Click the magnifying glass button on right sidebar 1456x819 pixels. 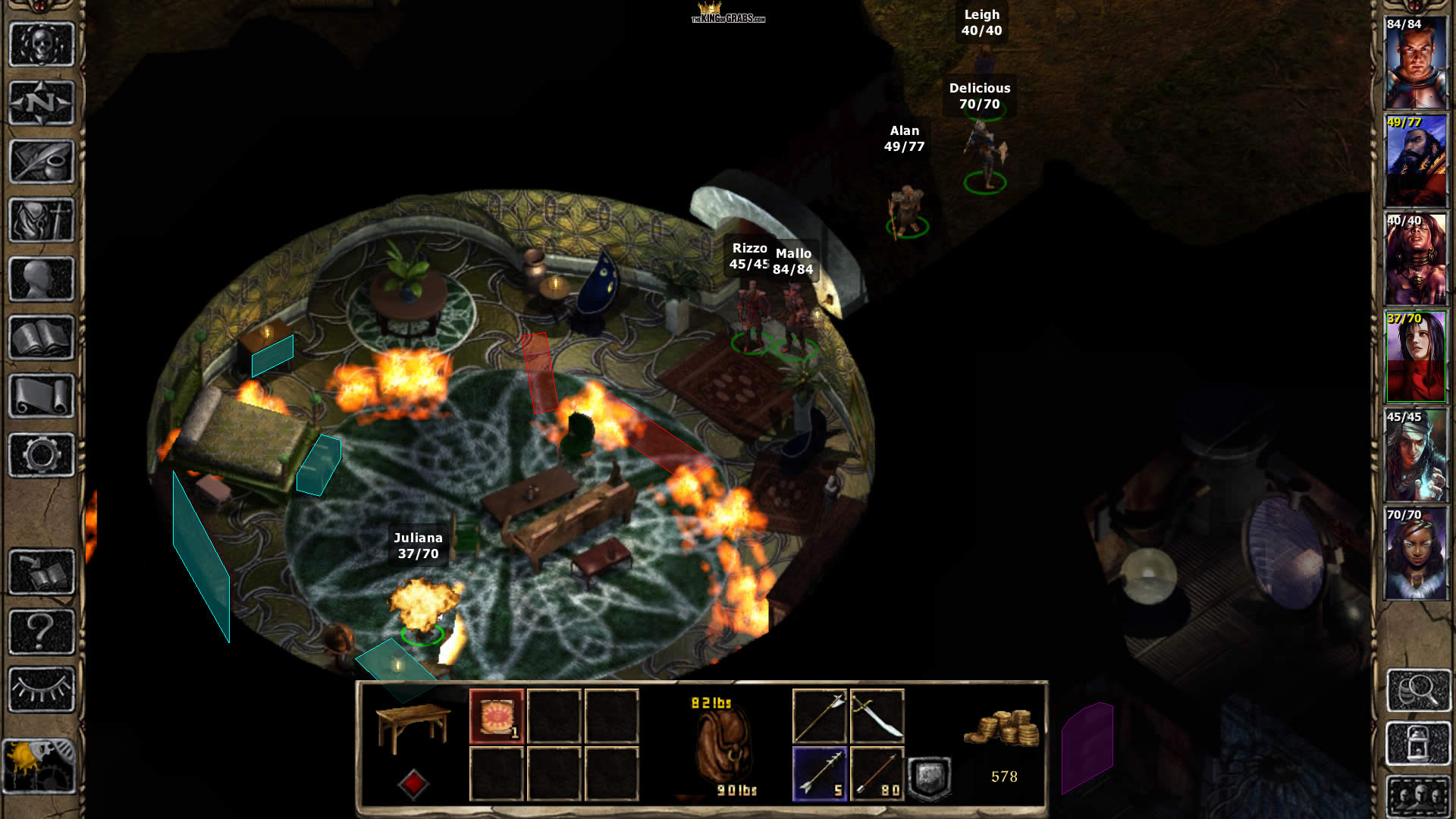pyautogui.click(x=1418, y=690)
